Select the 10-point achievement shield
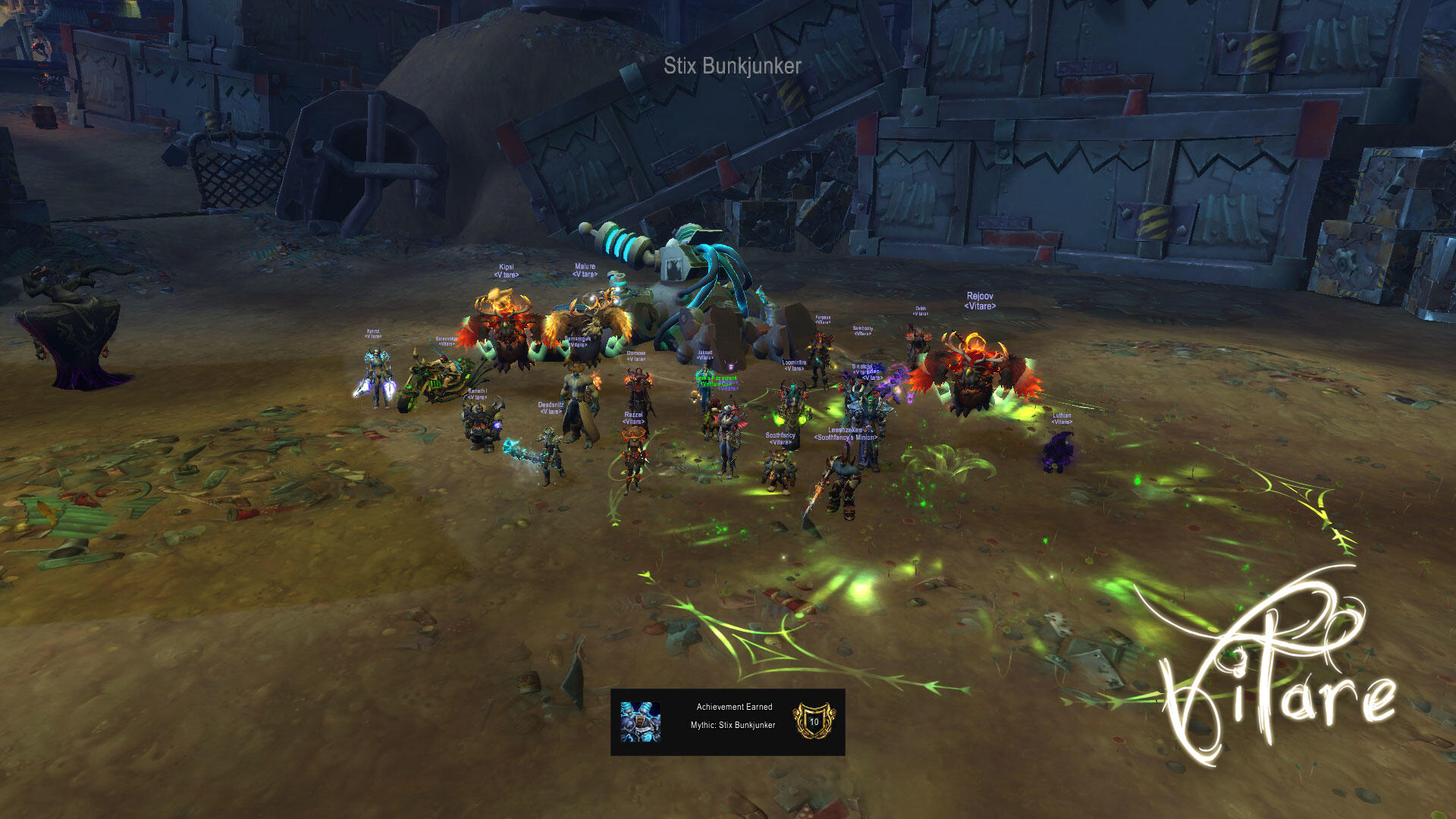Screen dimensions: 1456x819 click(x=814, y=721)
